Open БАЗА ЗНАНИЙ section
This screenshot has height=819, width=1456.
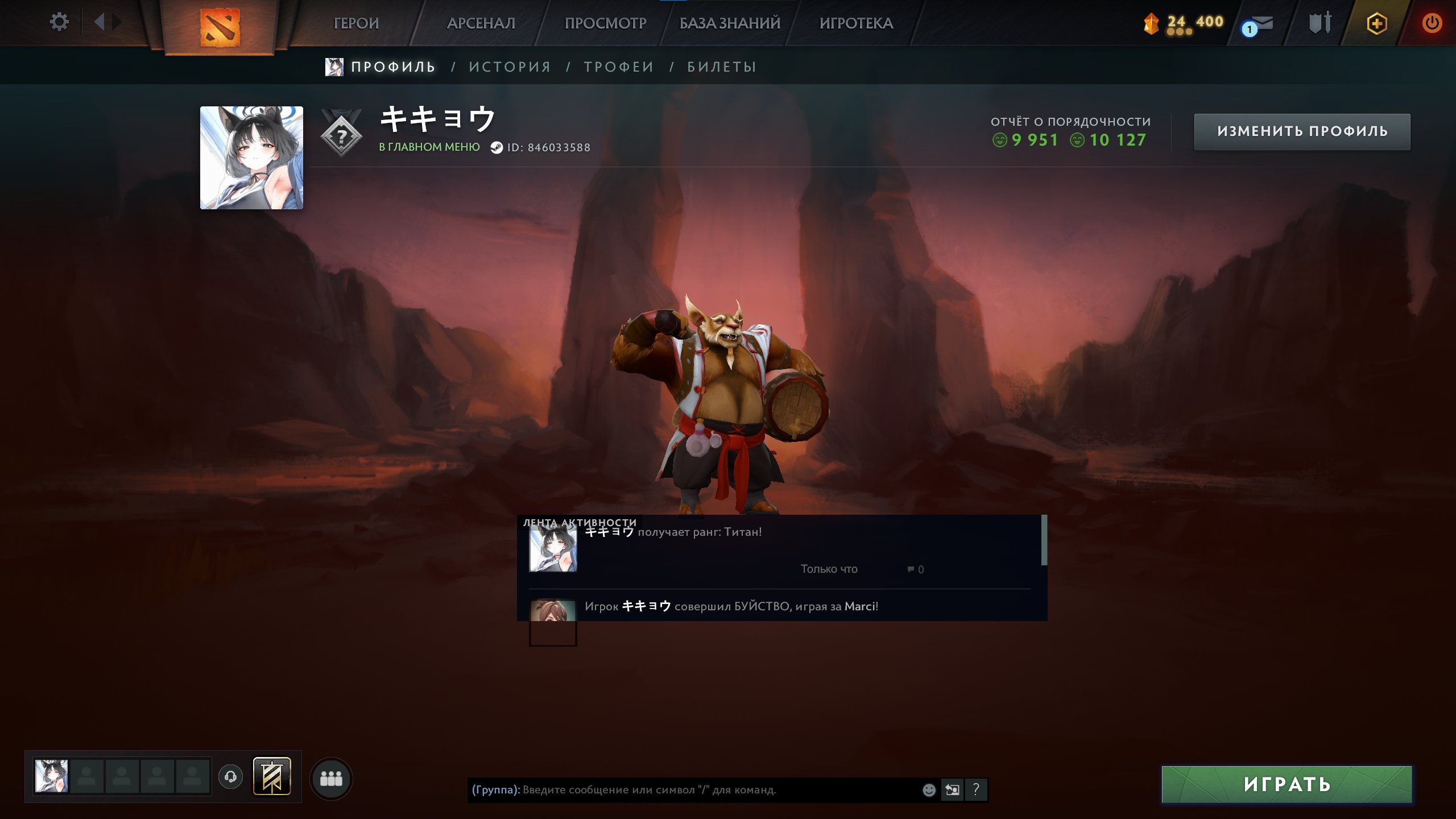(x=730, y=23)
